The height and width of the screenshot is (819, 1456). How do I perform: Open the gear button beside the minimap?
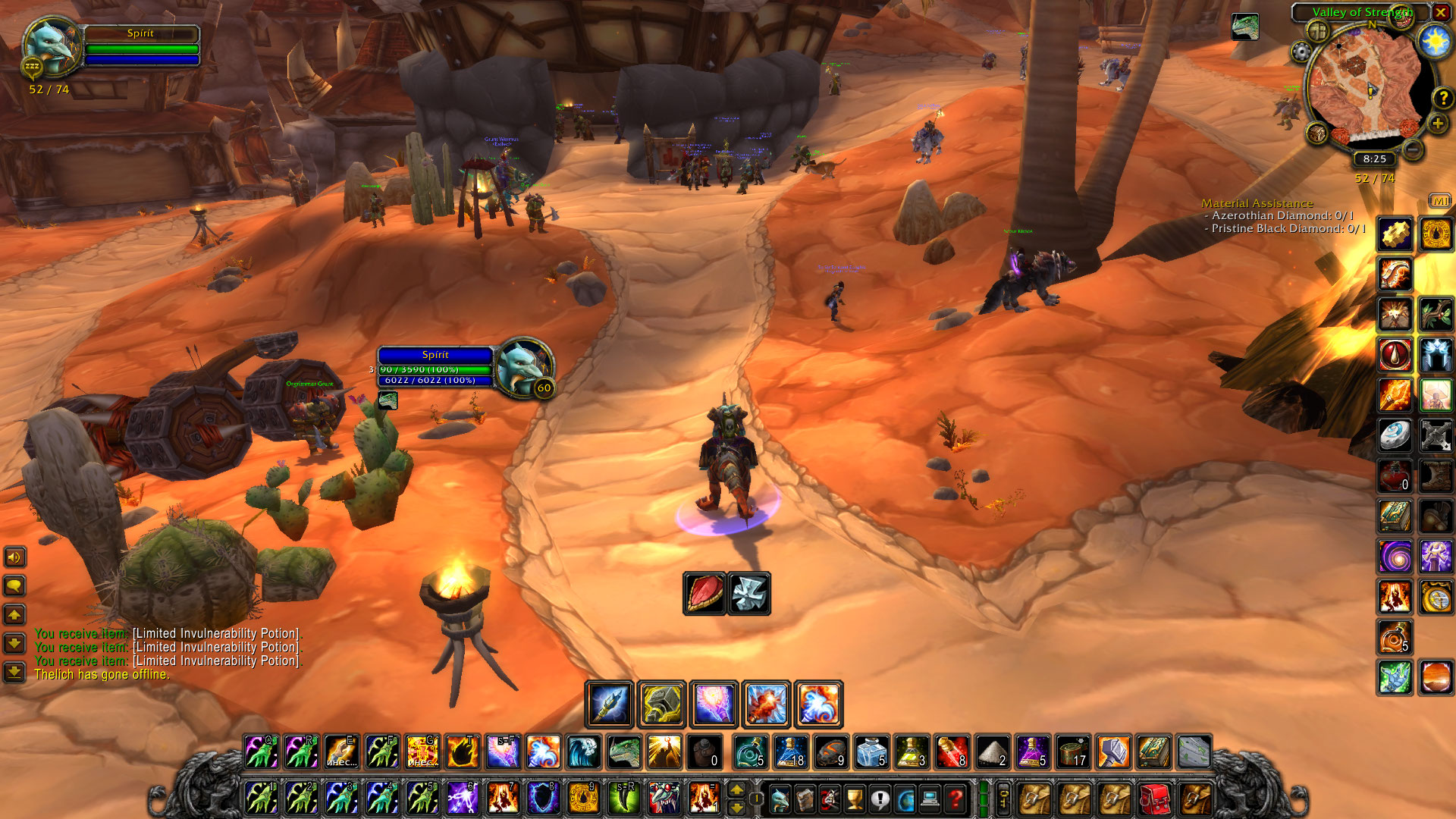click(1301, 52)
